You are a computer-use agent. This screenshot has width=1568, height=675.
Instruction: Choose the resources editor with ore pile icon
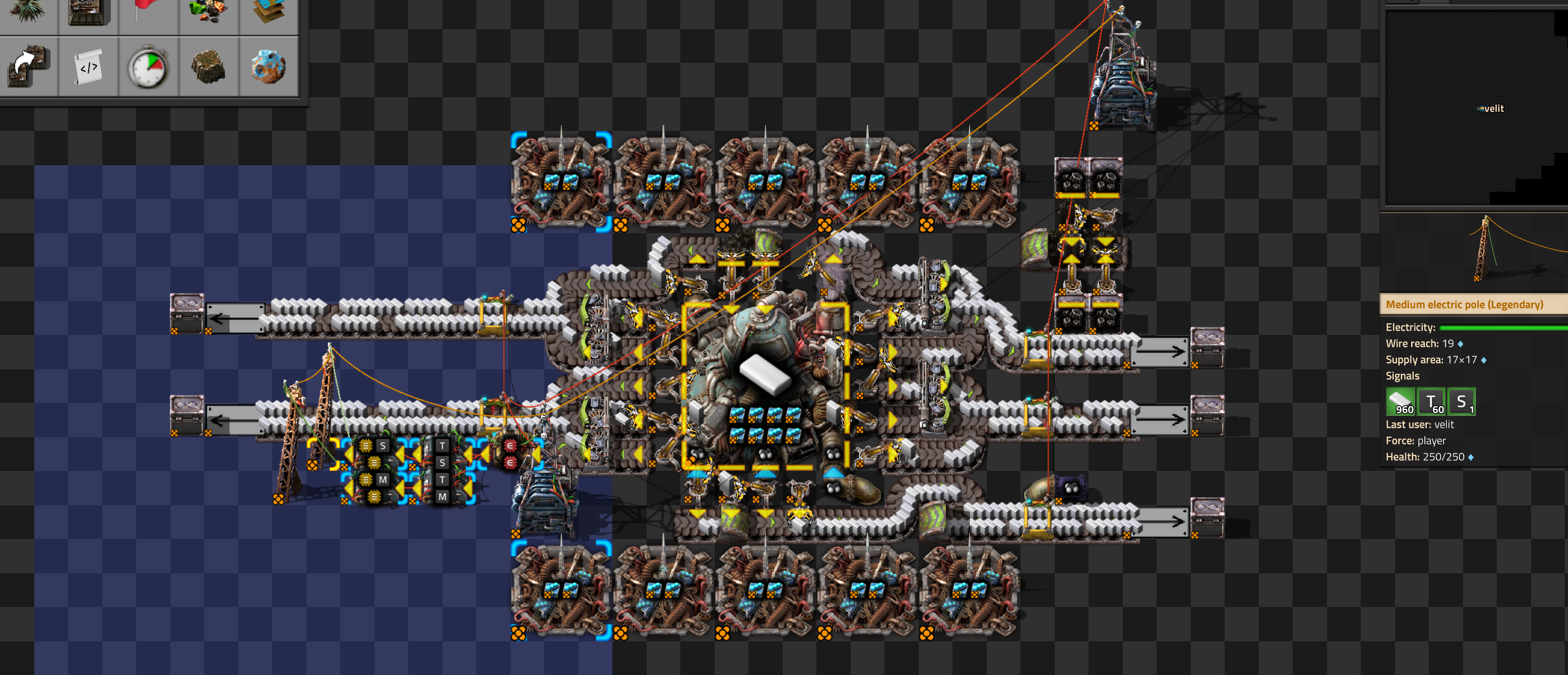click(209, 12)
